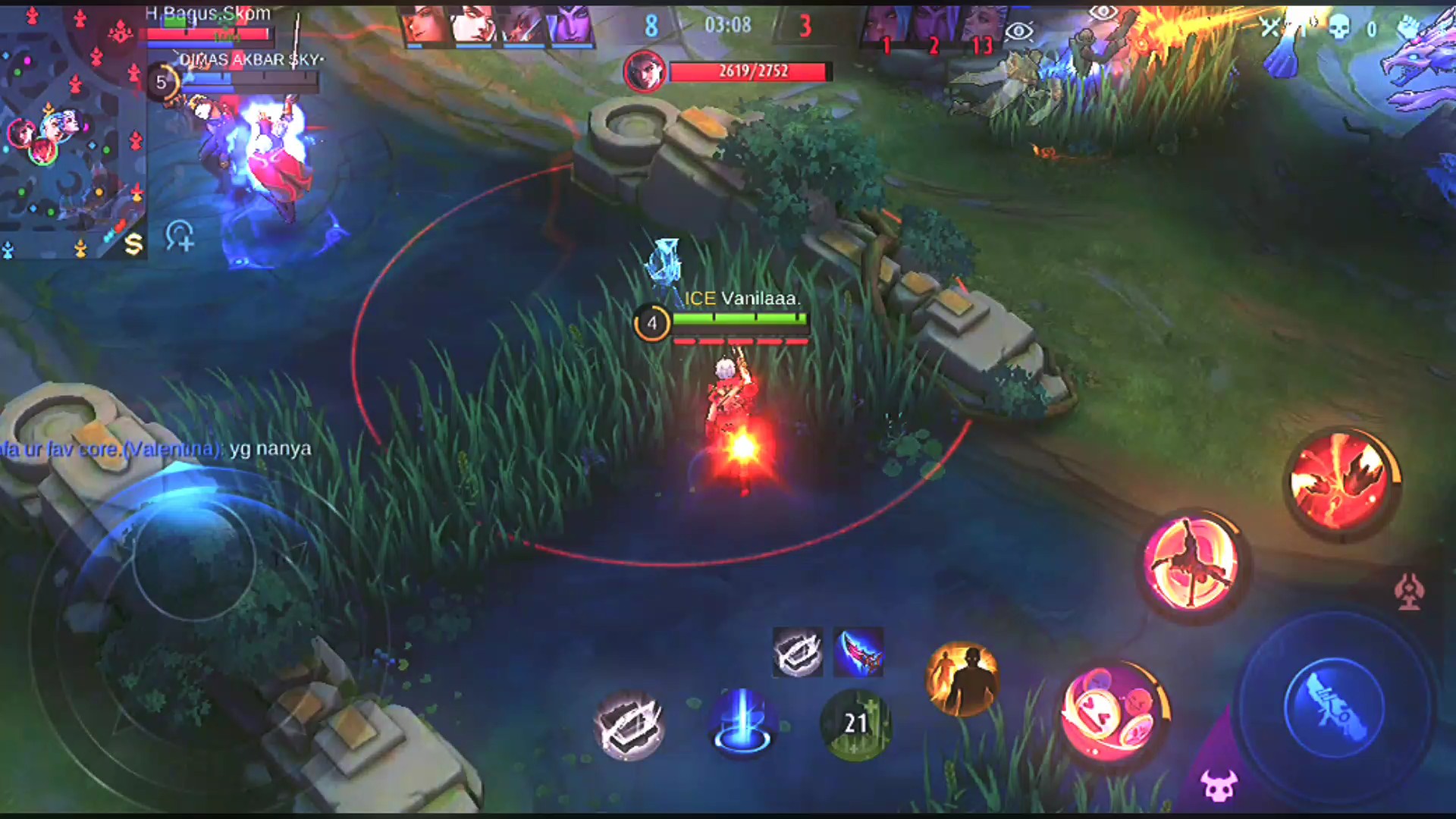
Task: Select the enemy hero portrait with health 2619/2752
Action: tap(644, 72)
